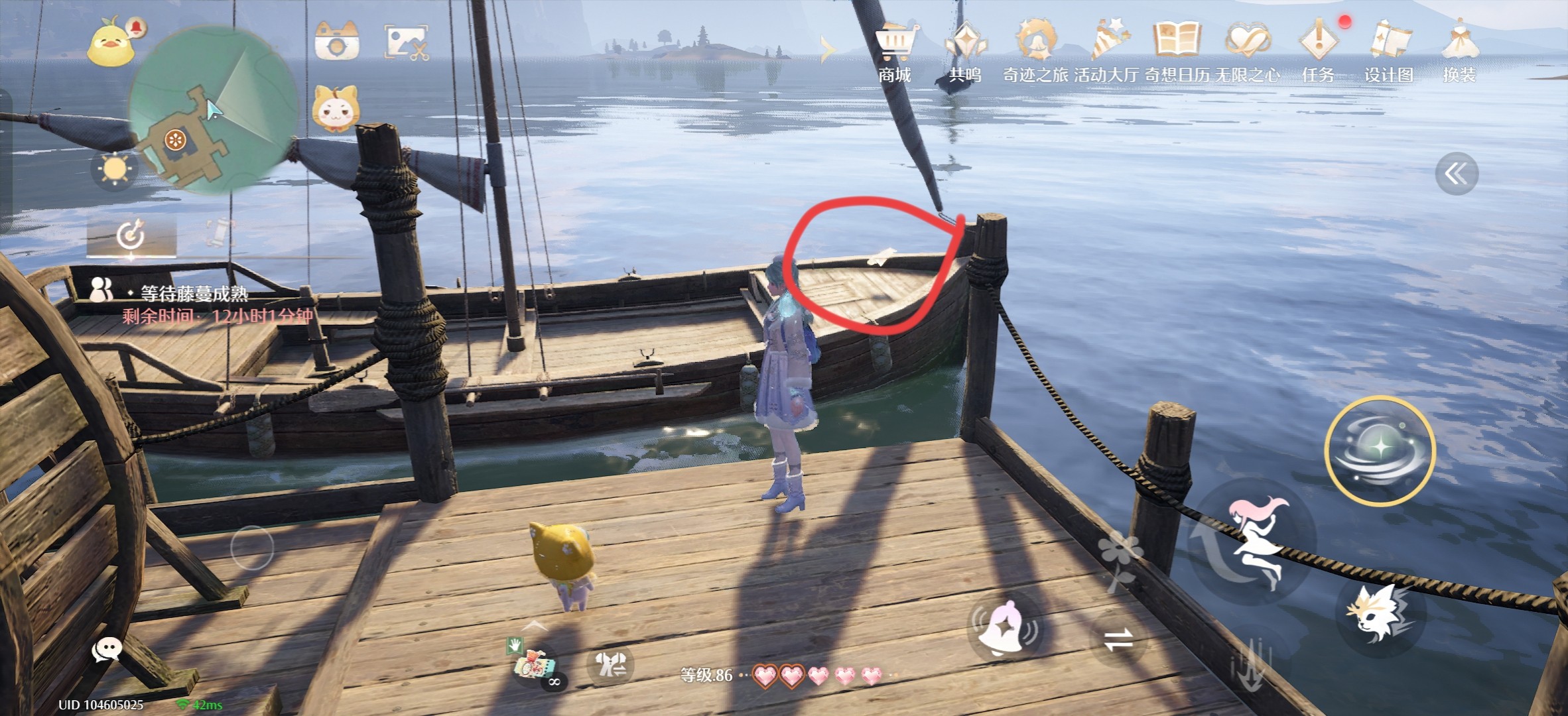Click the yellow duck avatar icon
Viewport: 1568px width, 716px height.
pos(111,44)
